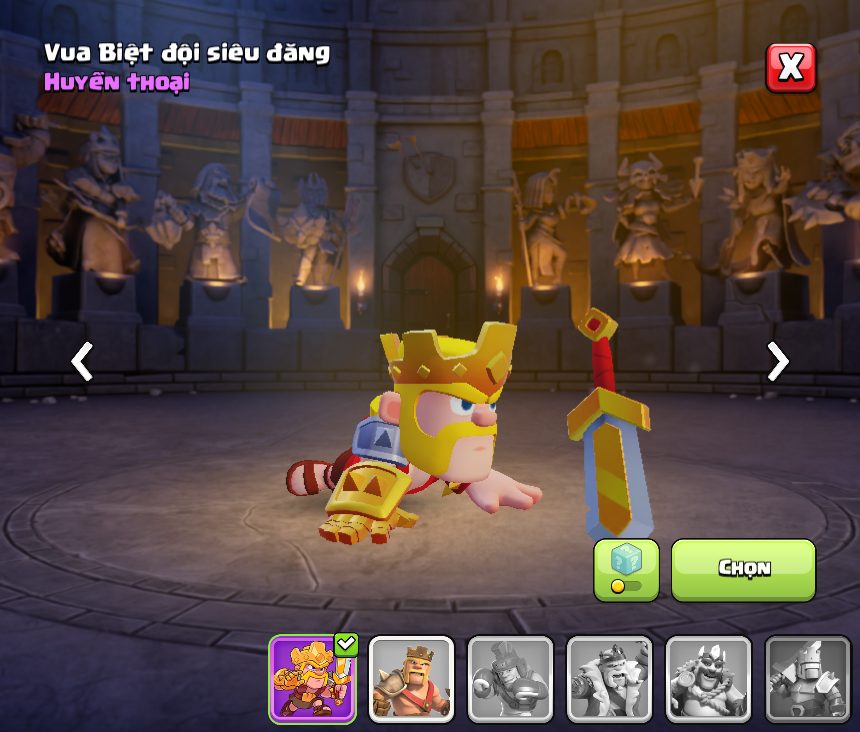Show the next skin with right arrow
Screen dimensions: 860x732
tap(777, 361)
